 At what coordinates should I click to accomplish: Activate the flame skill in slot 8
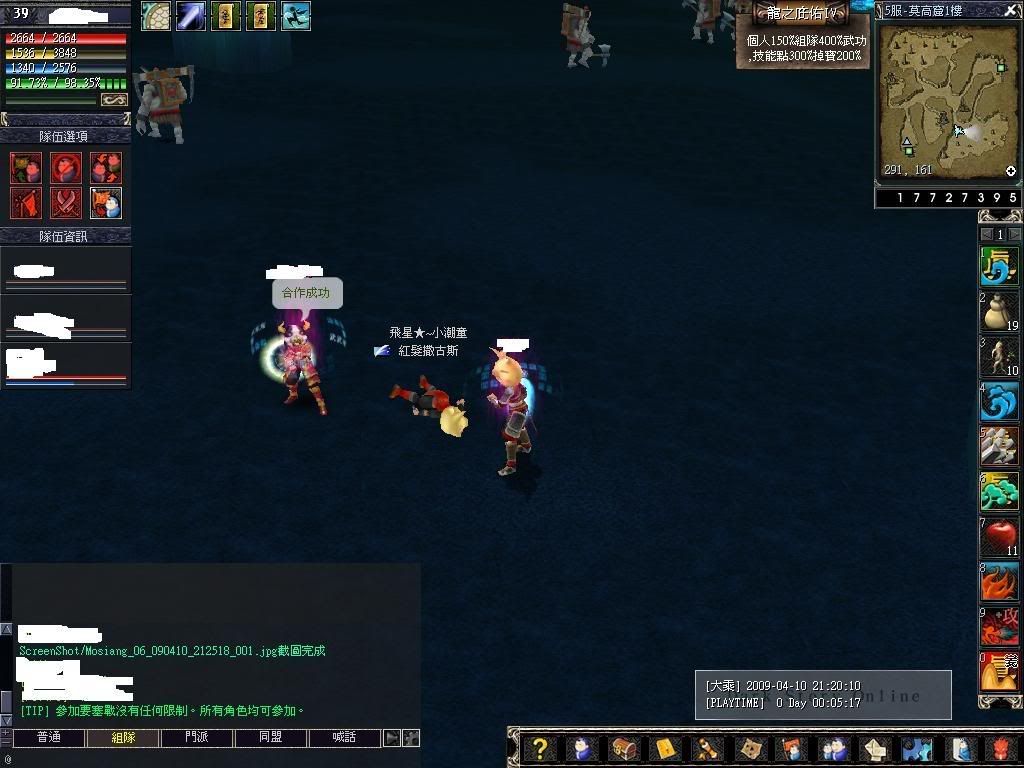coord(999,582)
